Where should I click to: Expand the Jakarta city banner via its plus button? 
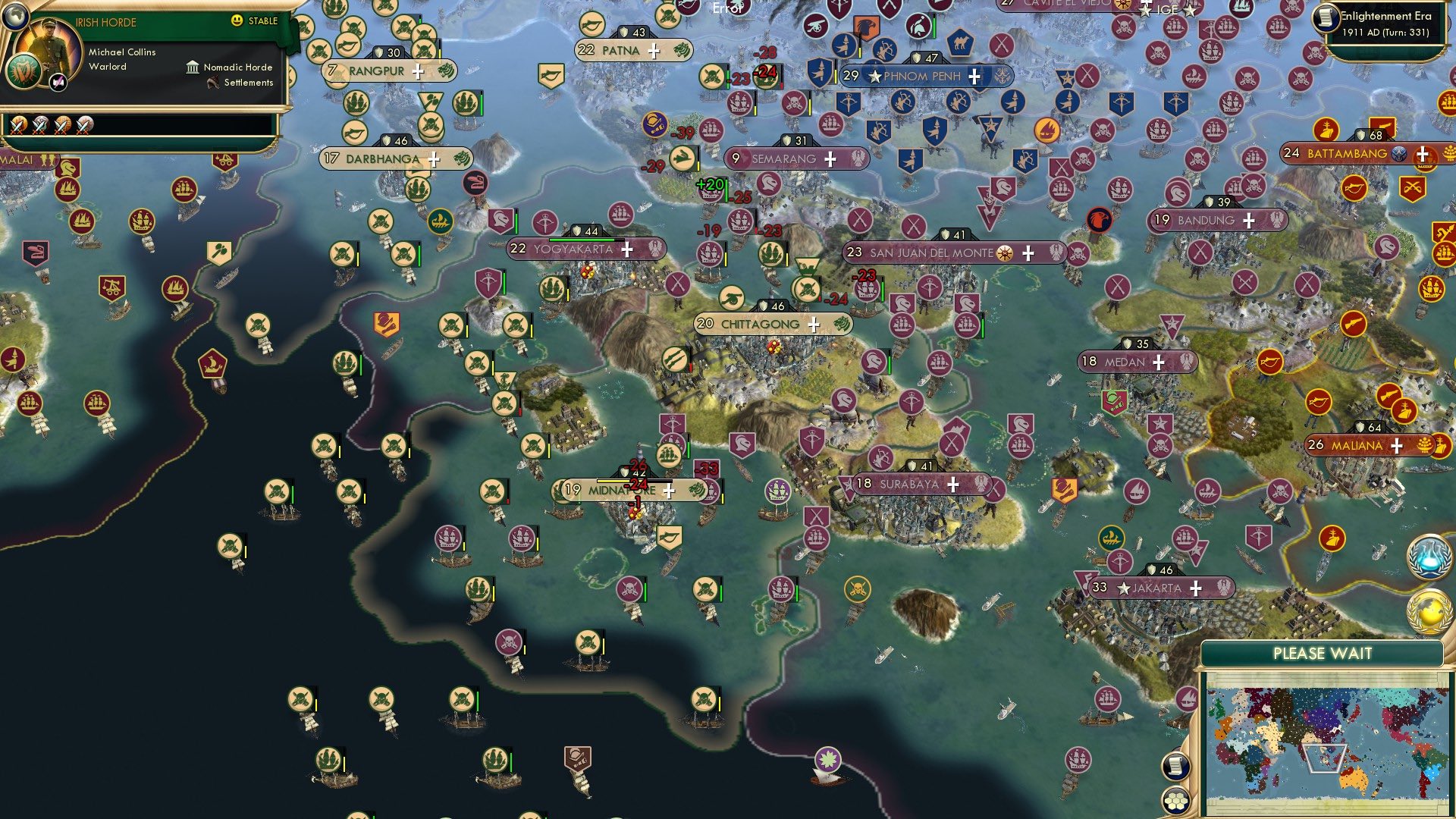(x=1197, y=588)
